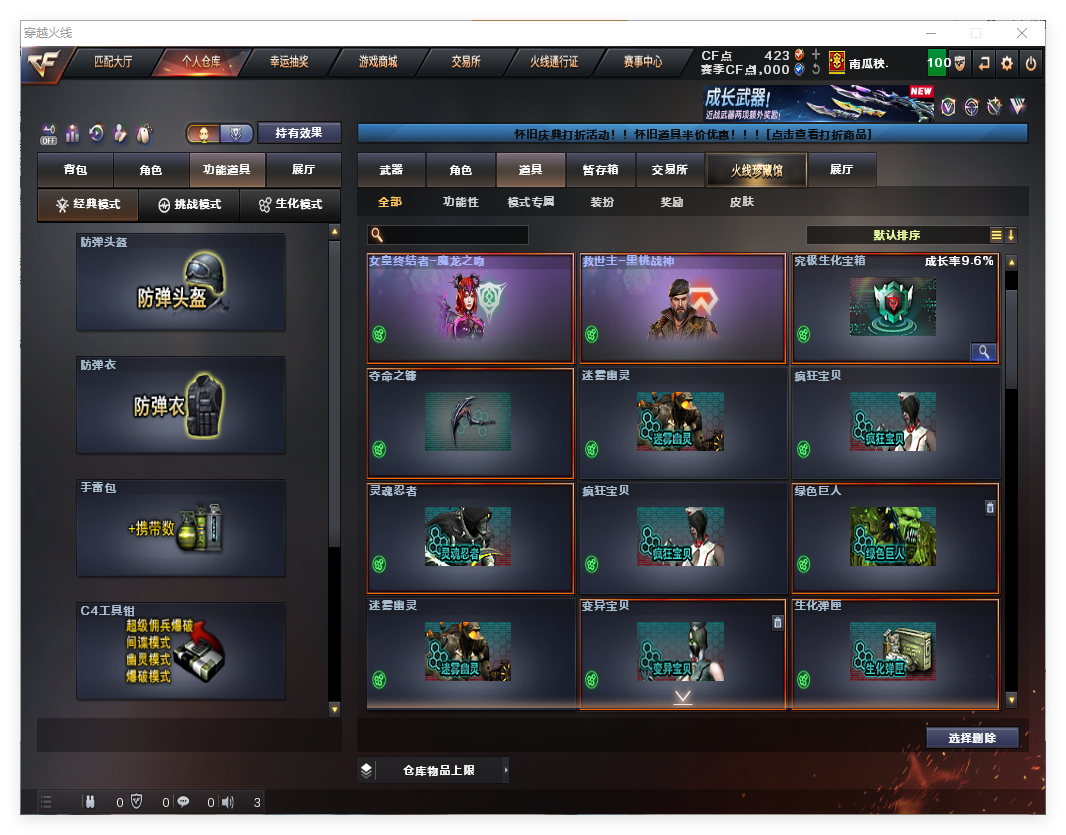
Task: Switch to the 武器 tab
Action: click(391, 170)
